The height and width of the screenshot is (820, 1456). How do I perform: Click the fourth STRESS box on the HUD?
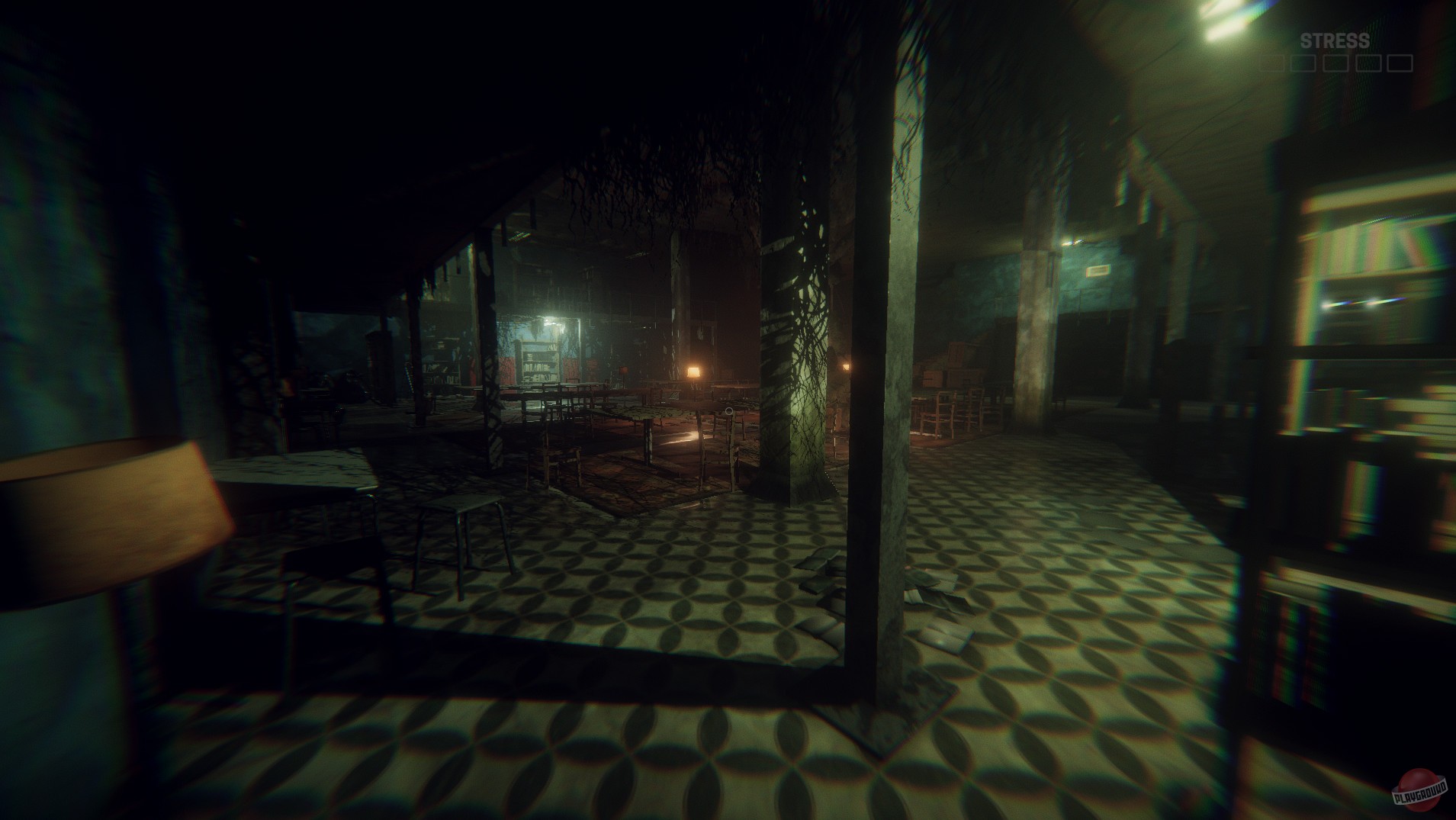(x=1368, y=65)
